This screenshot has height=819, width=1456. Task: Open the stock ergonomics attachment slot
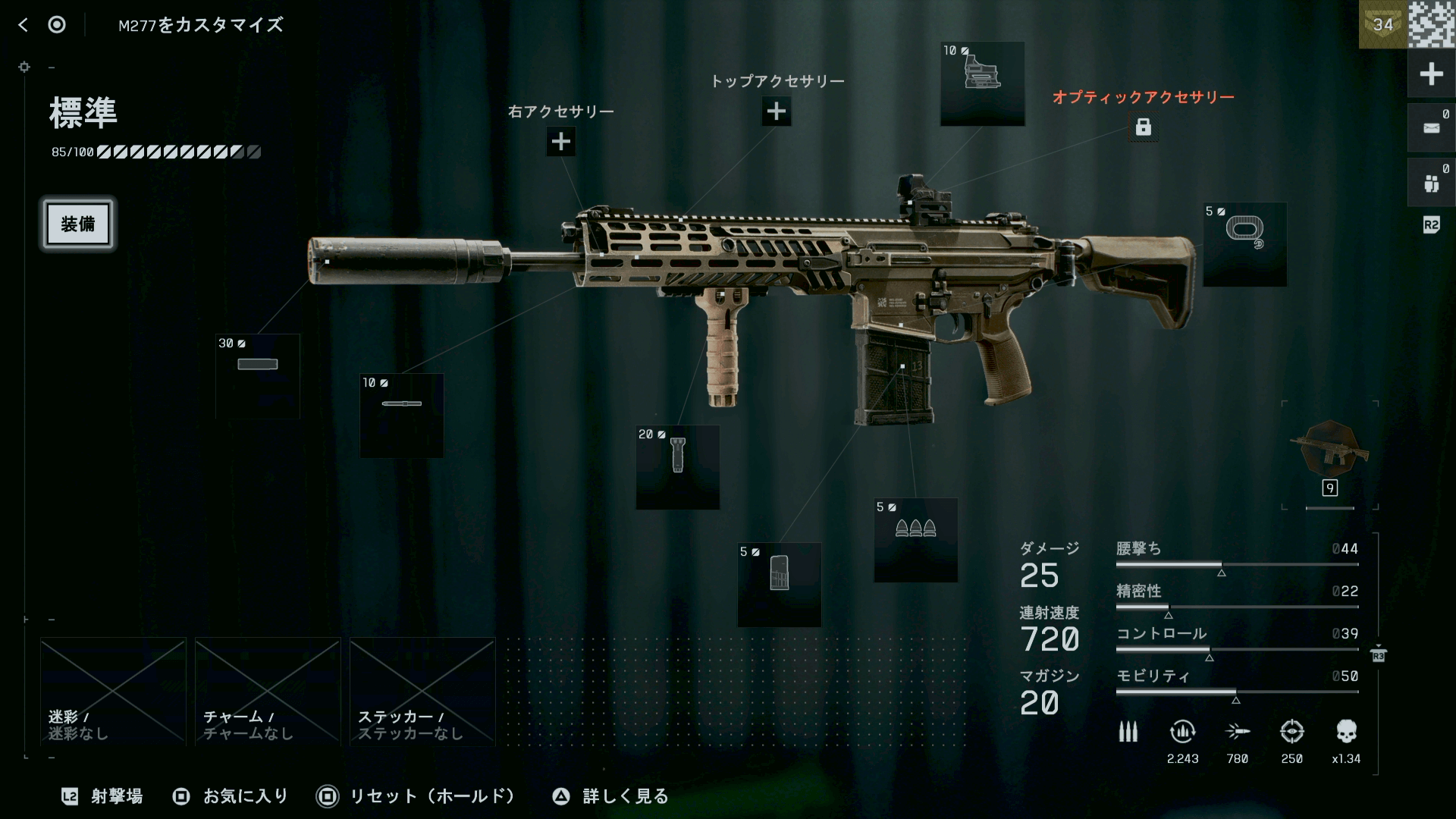click(x=1244, y=244)
